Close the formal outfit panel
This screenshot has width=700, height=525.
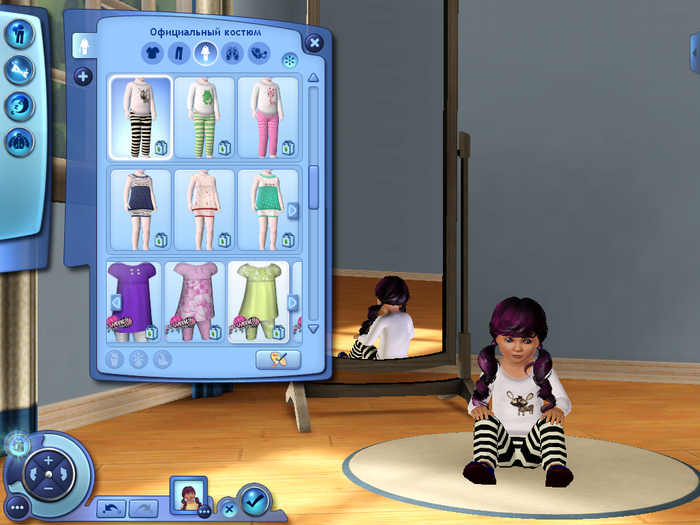click(314, 42)
